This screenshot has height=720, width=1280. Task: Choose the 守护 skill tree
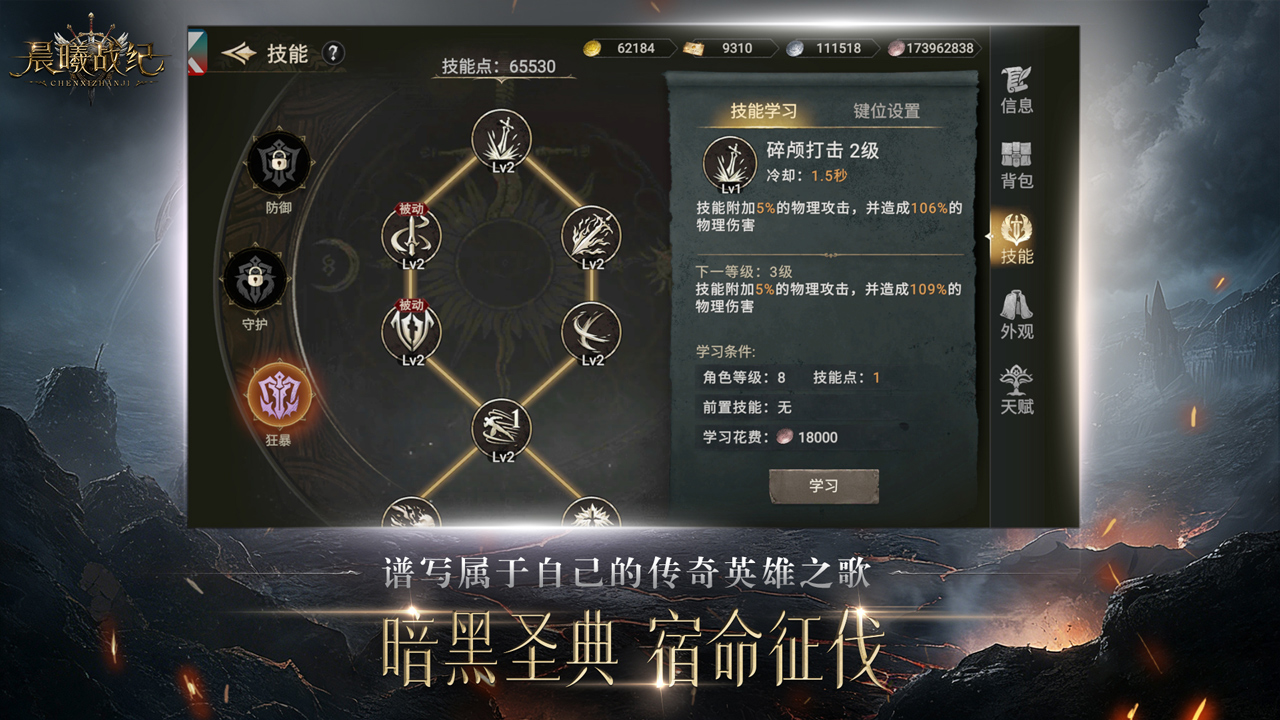click(255, 279)
